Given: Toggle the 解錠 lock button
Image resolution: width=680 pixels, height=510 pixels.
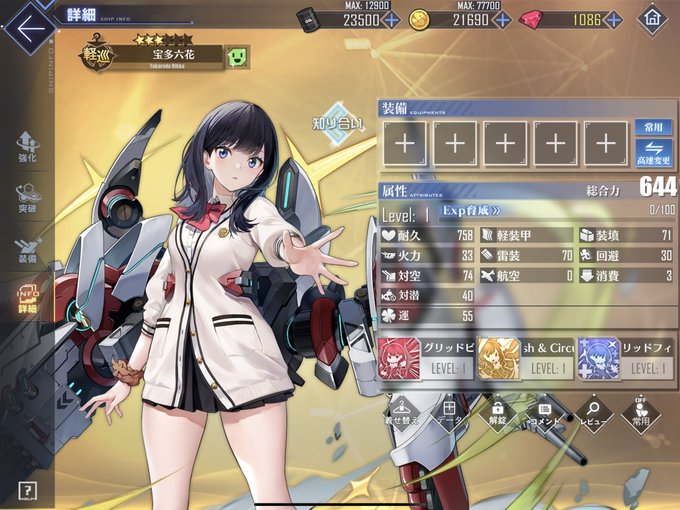Looking at the screenshot, I should click(497, 412).
